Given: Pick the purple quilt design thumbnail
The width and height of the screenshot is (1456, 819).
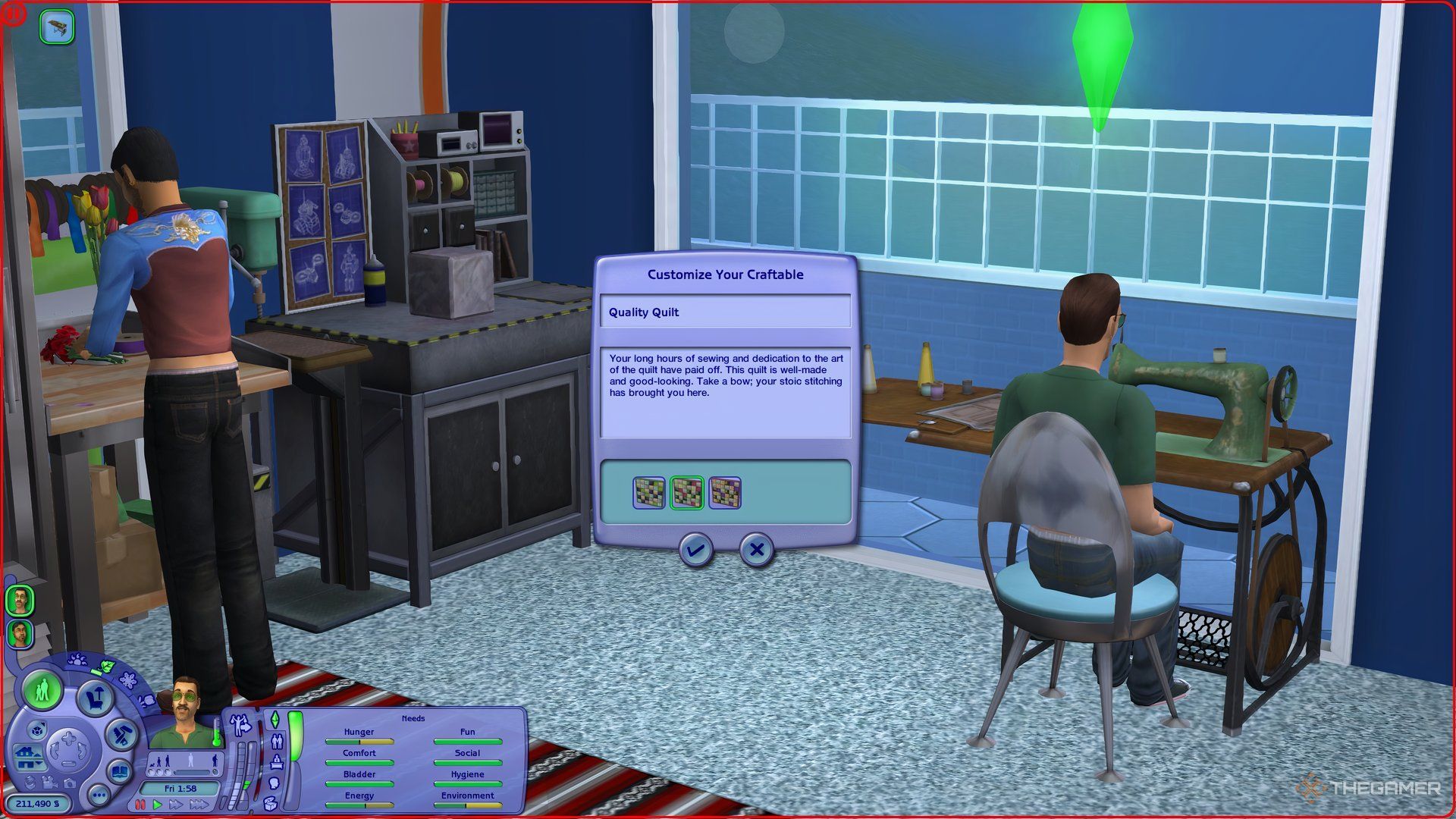Looking at the screenshot, I should tap(725, 493).
